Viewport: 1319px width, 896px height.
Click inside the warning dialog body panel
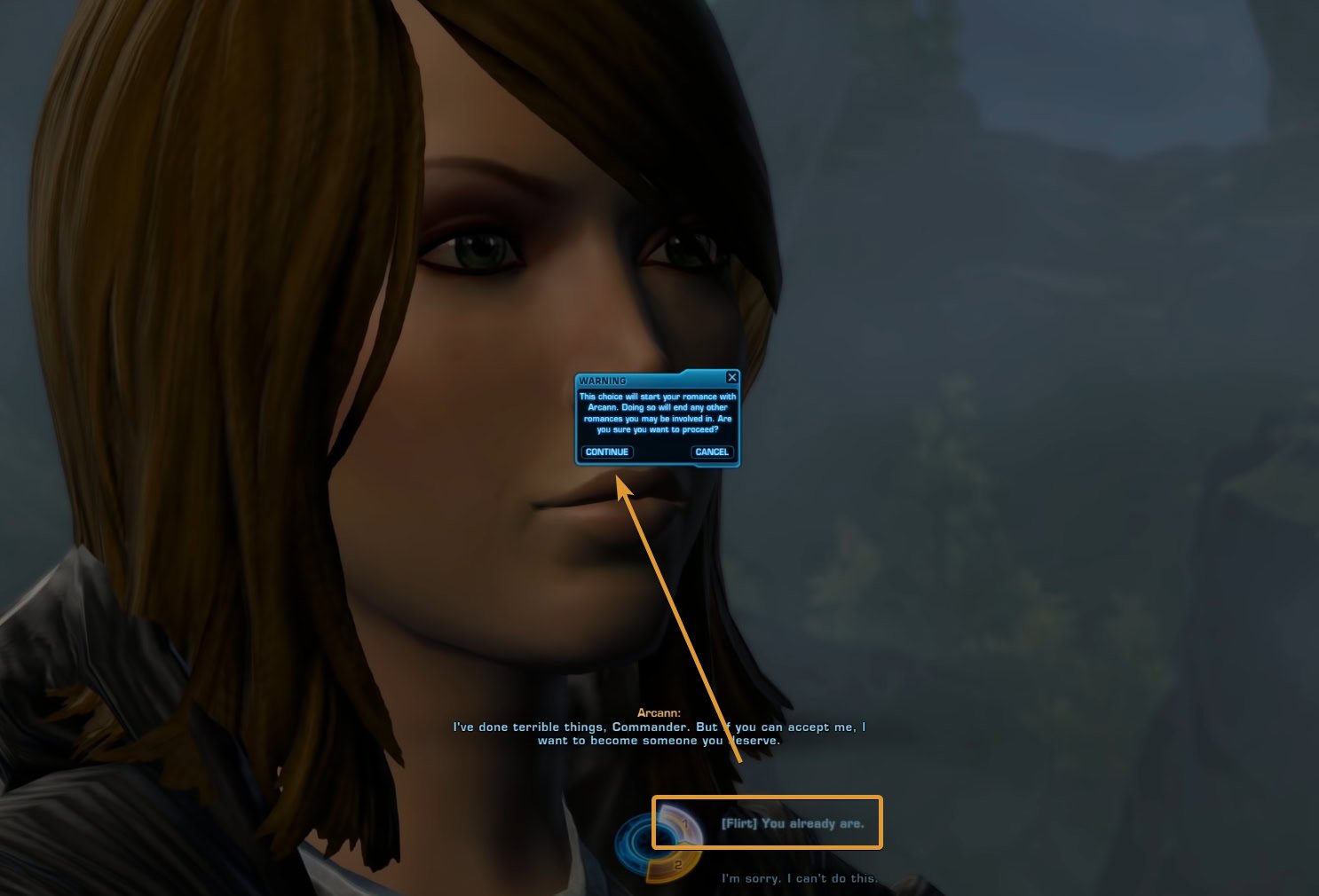coord(657,421)
